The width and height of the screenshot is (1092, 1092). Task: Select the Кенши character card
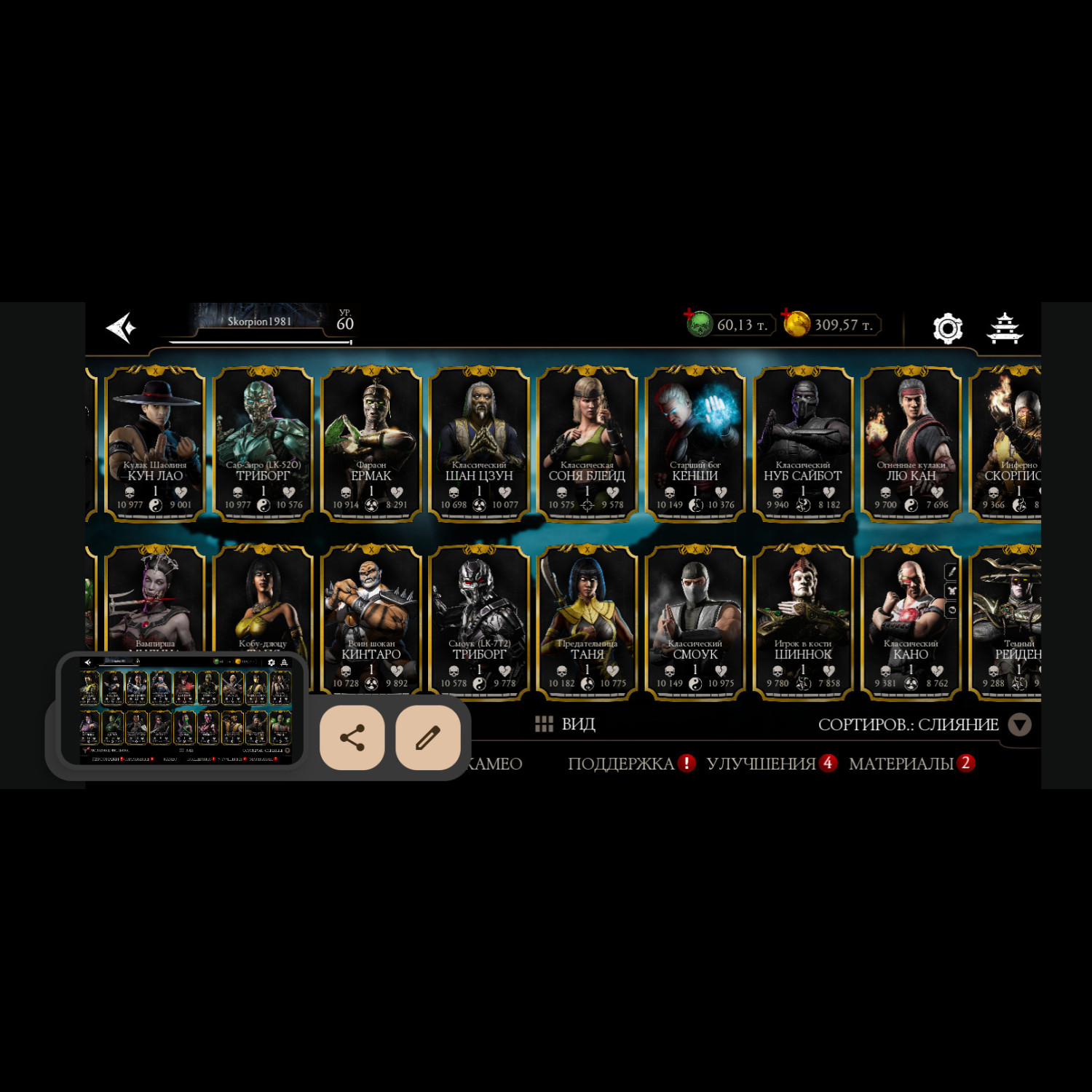click(695, 444)
